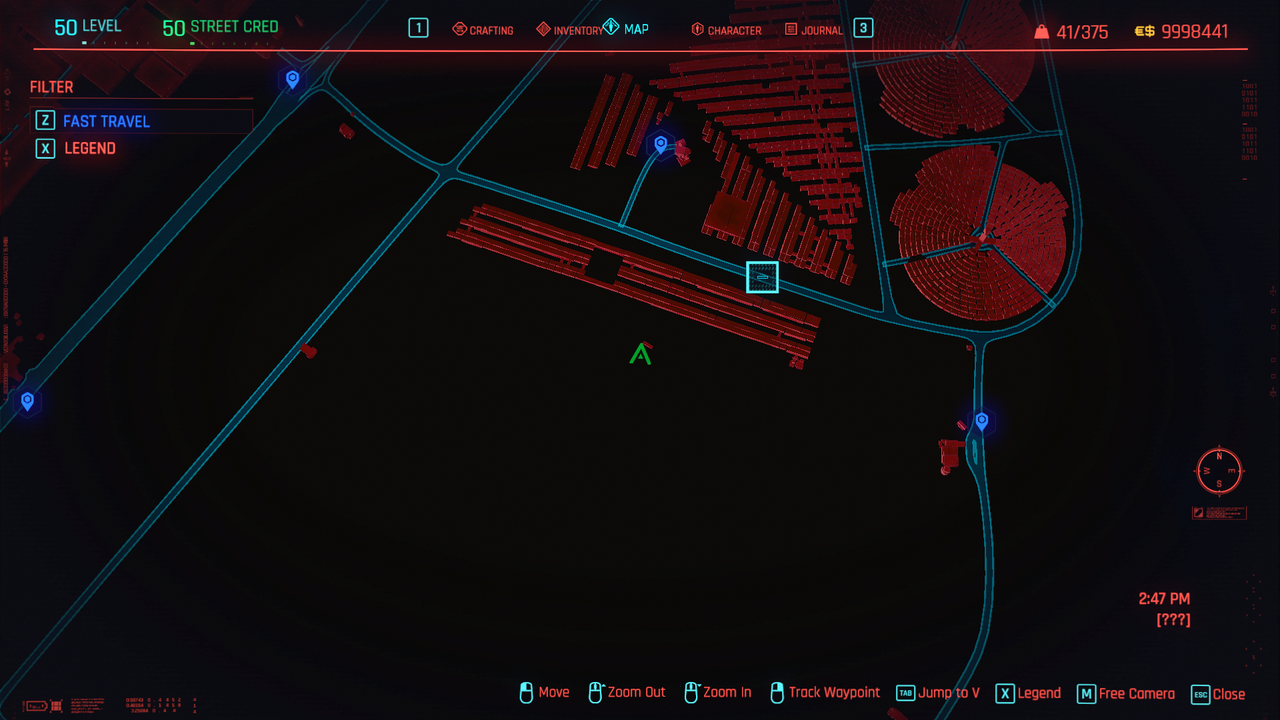Select the square-highlighted vehicle marker on map

pos(762,277)
